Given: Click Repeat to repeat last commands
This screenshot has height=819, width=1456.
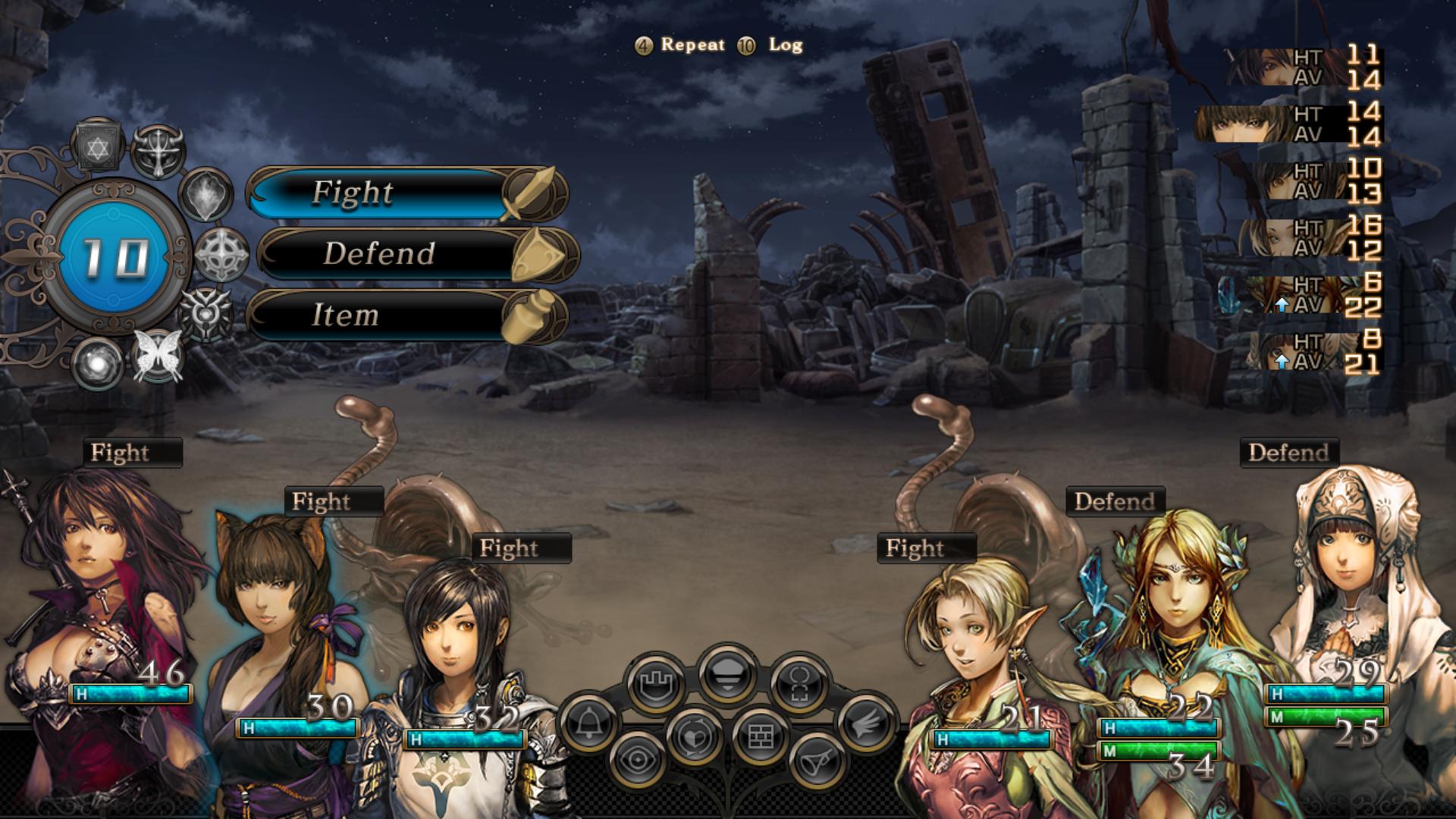Looking at the screenshot, I should tap(692, 45).
